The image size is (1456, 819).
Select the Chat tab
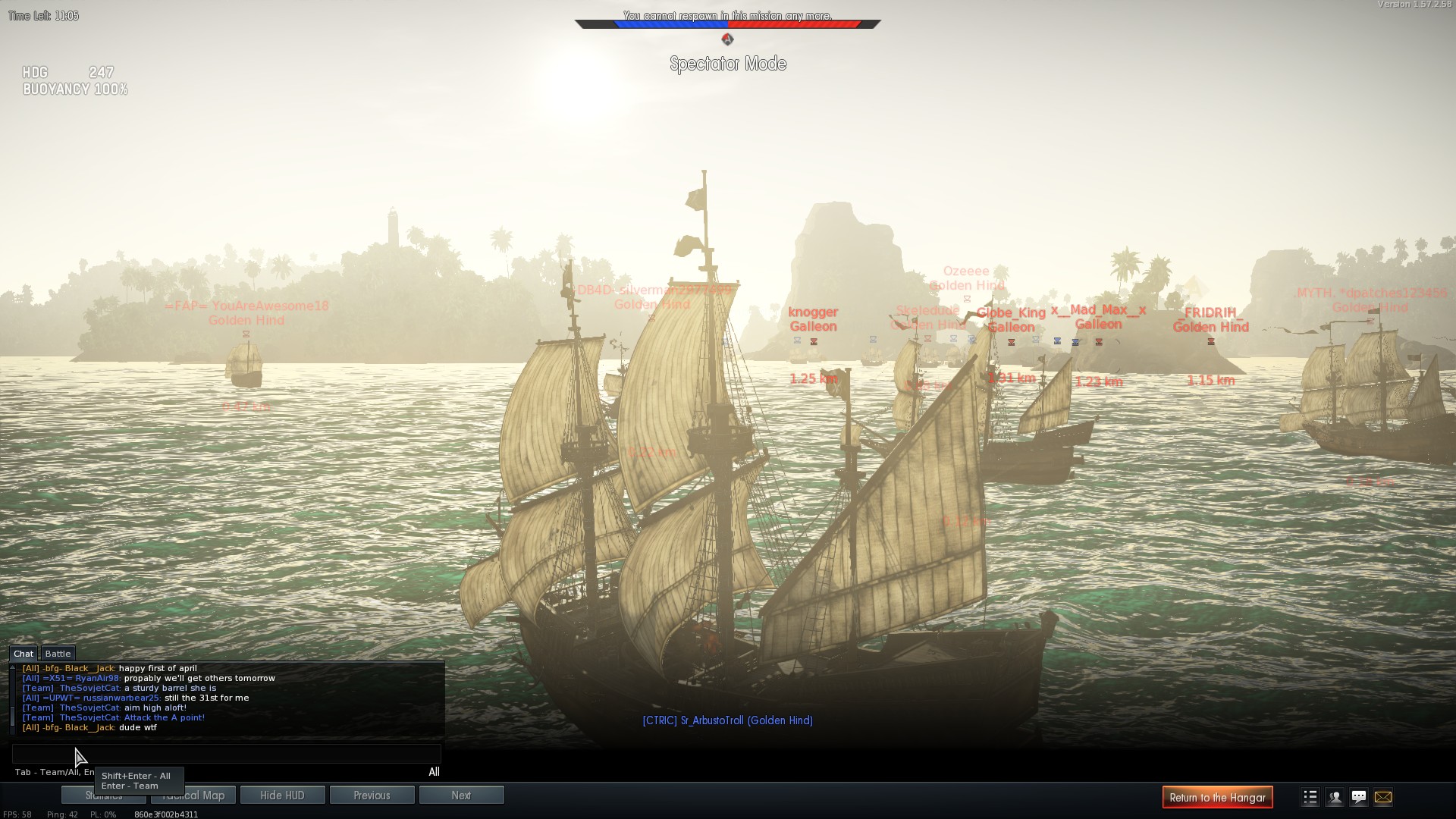click(24, 654)
